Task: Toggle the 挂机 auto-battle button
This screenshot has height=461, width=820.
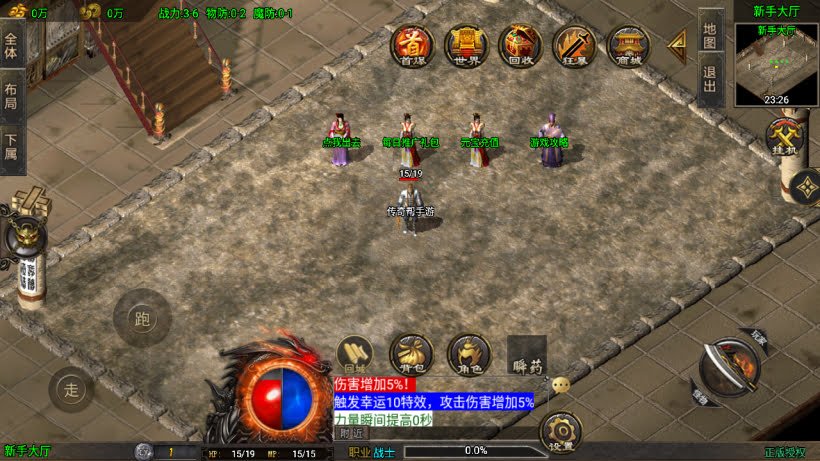Action: click(784, 139)
